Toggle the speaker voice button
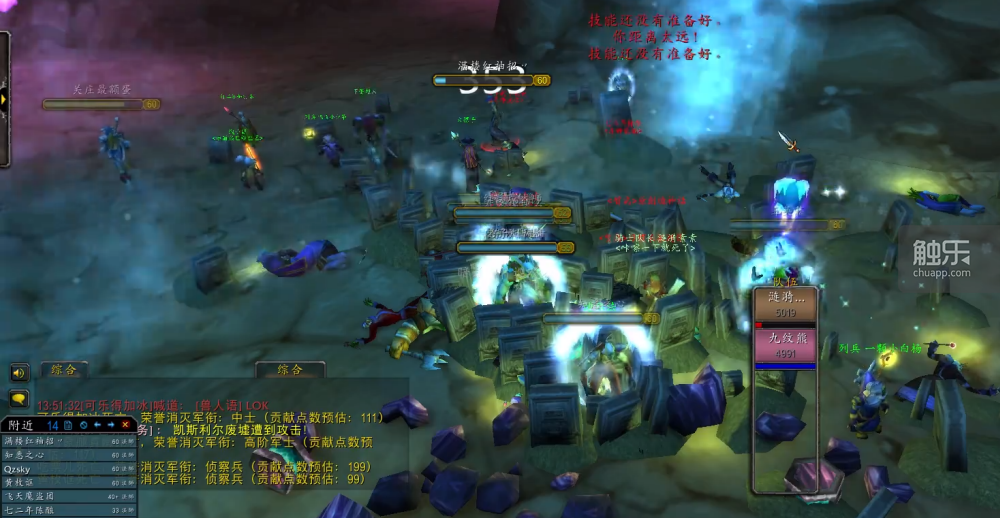 [x=18, y=373]
